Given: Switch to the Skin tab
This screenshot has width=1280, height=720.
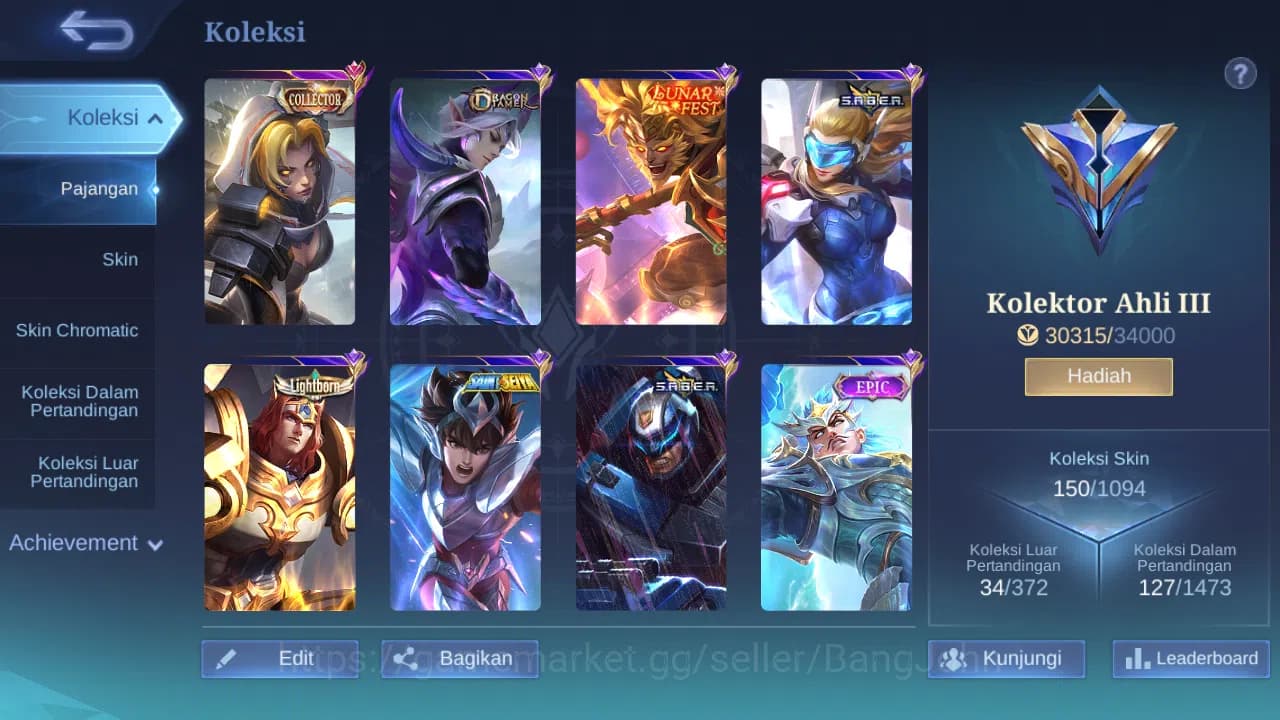Looking at the screenshot, I should coord(120,259).
